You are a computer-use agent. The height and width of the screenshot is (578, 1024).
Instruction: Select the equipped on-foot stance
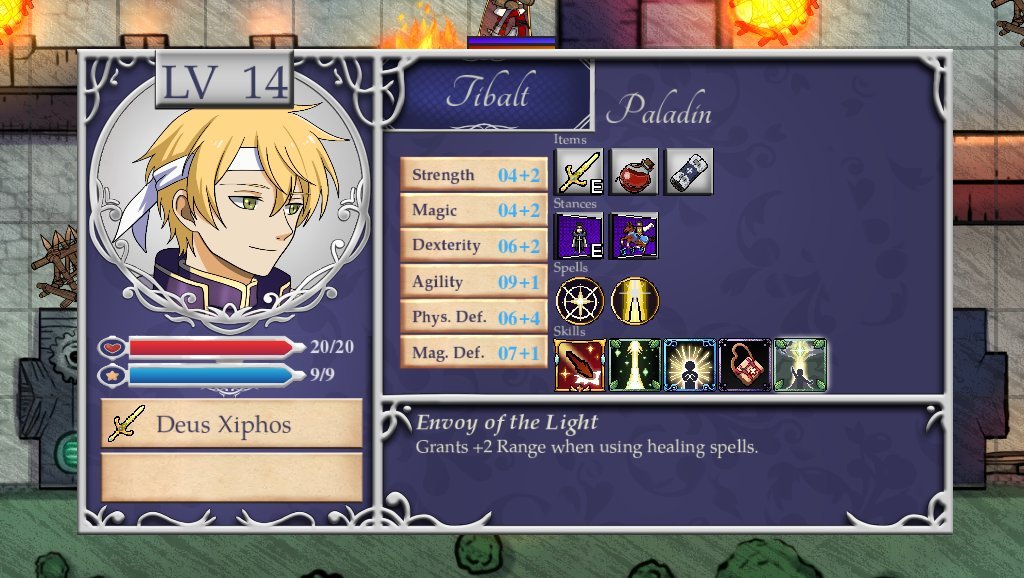click(579, 236)
